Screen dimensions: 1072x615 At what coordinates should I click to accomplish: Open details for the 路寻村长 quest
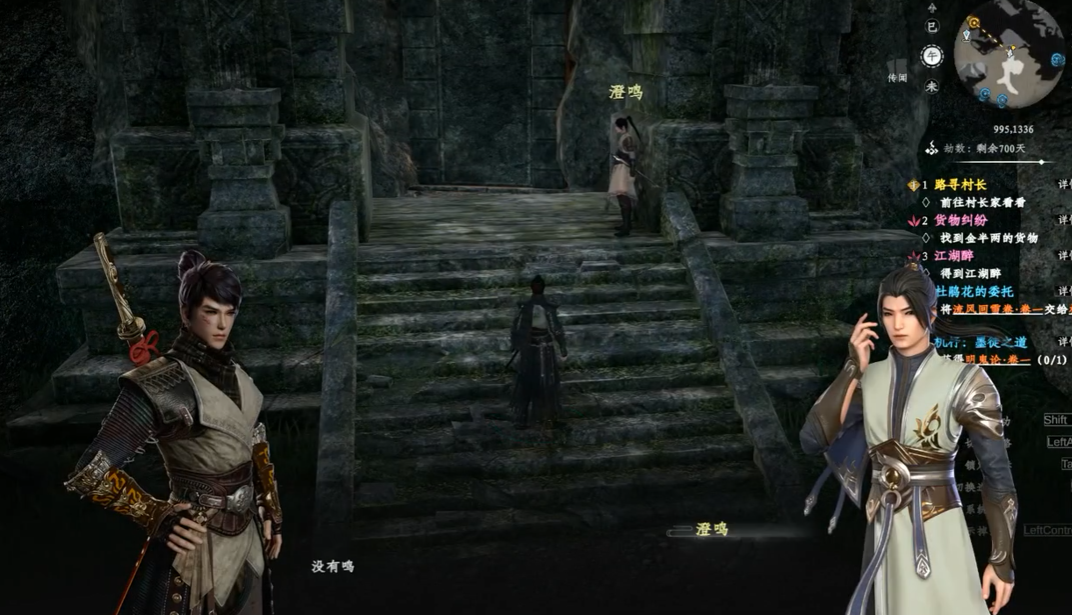pos(1064,185)
